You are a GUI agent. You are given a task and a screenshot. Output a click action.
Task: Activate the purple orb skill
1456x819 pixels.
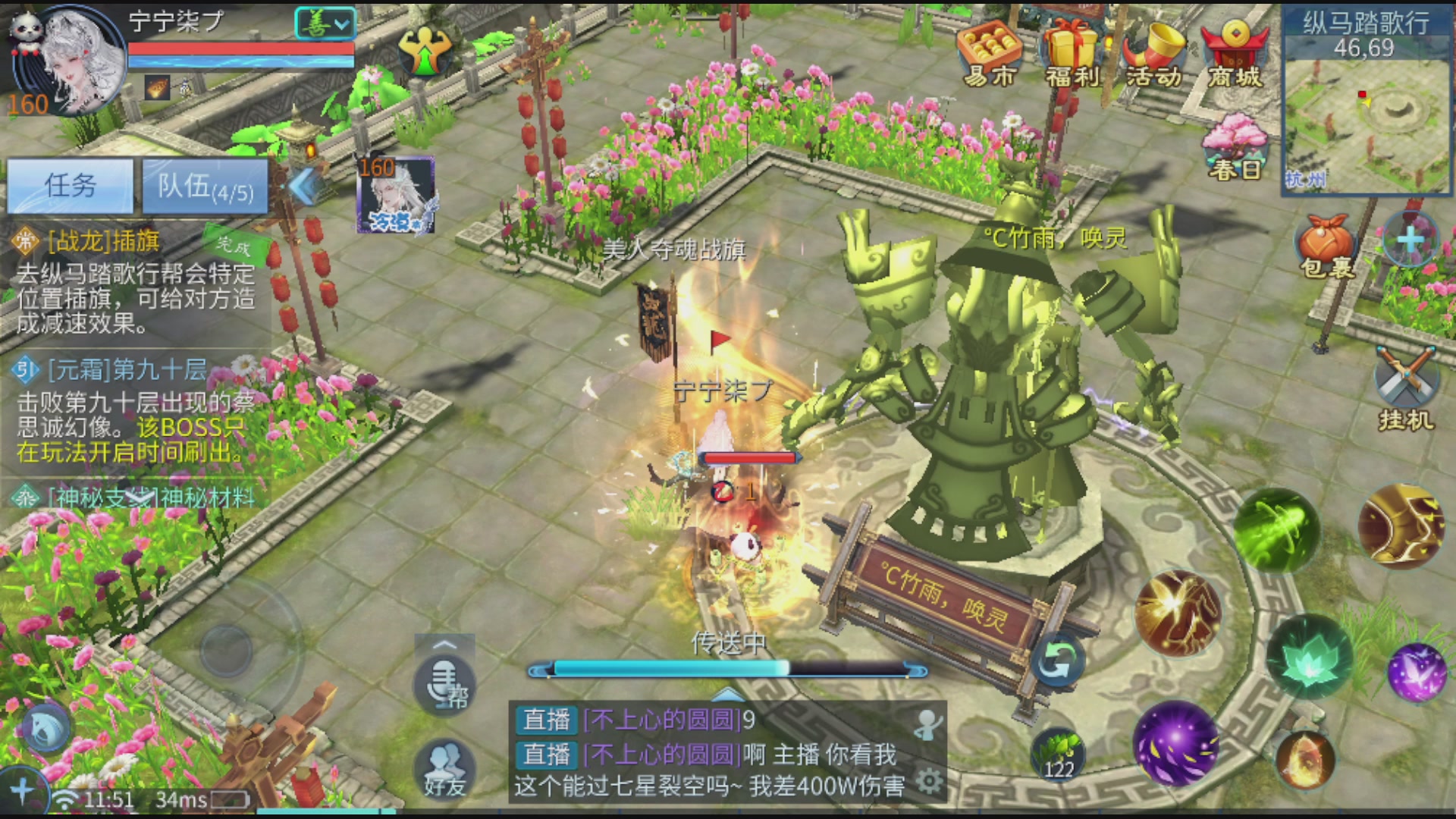coord(1176,744)
